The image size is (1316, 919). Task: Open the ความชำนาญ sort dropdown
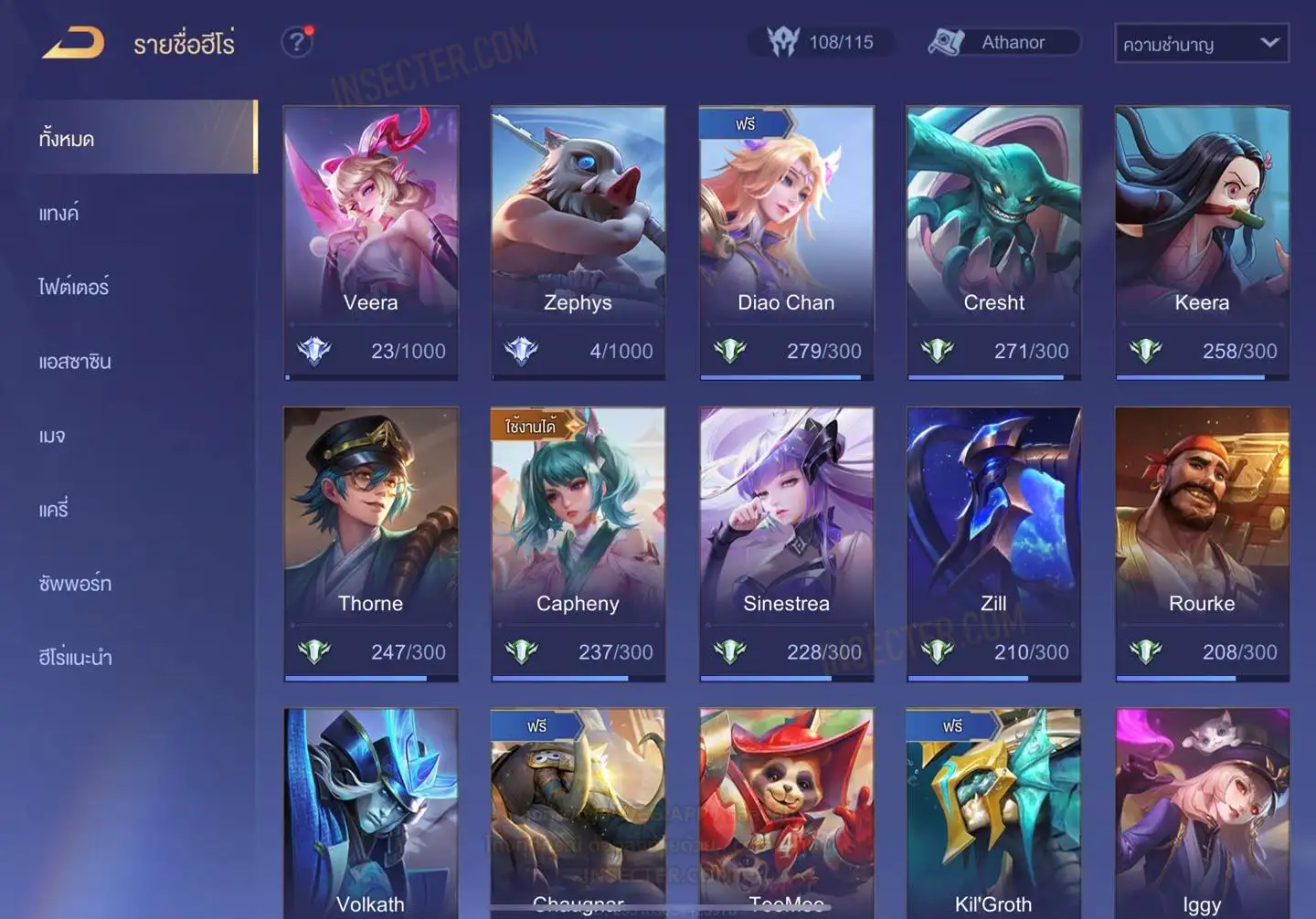tap(1201, 43)
